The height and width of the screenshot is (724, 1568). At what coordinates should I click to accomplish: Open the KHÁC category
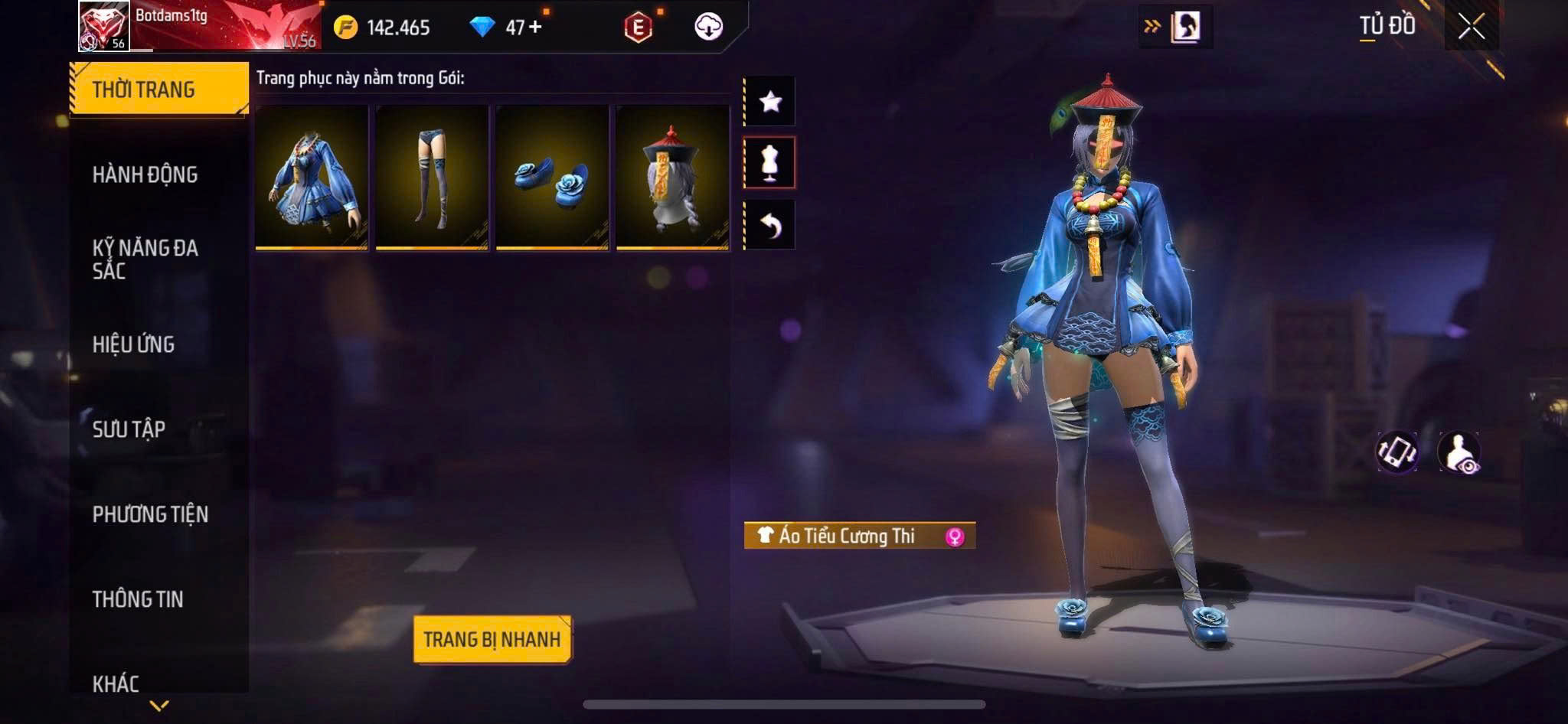pyautogui.click(x=116, y=683)
